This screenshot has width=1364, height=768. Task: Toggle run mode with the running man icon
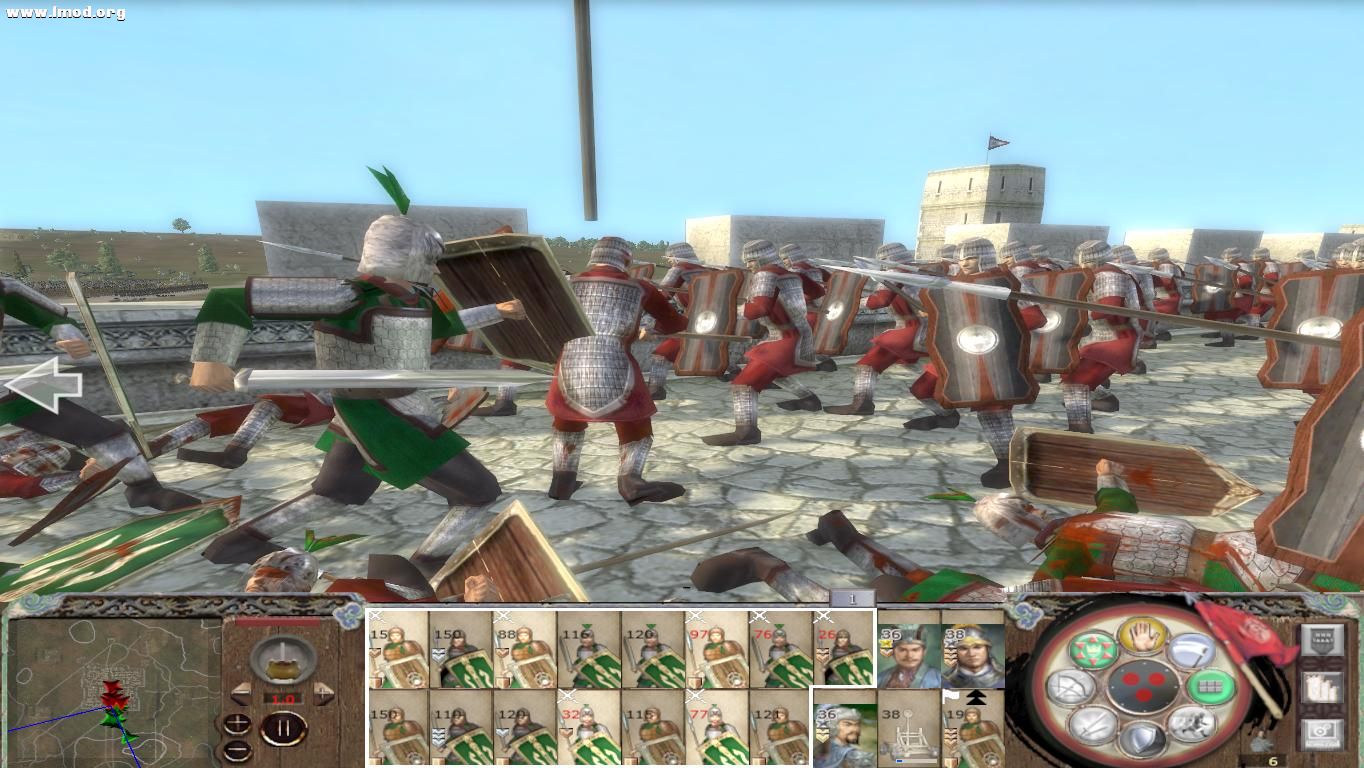pyautogui.click(x=1191, y=726)
